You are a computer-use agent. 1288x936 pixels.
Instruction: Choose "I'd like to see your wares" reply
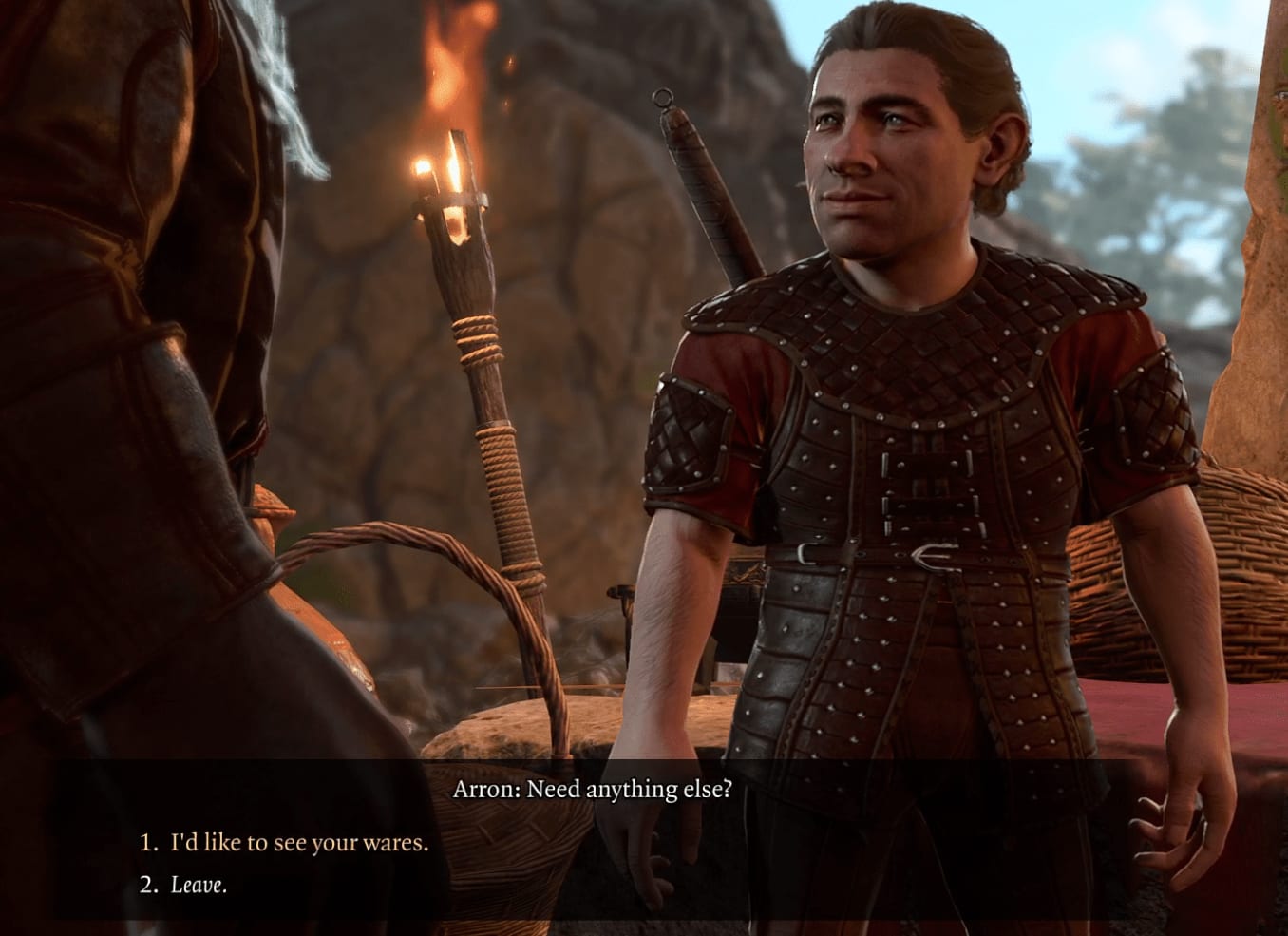click(x=298, y=842)
